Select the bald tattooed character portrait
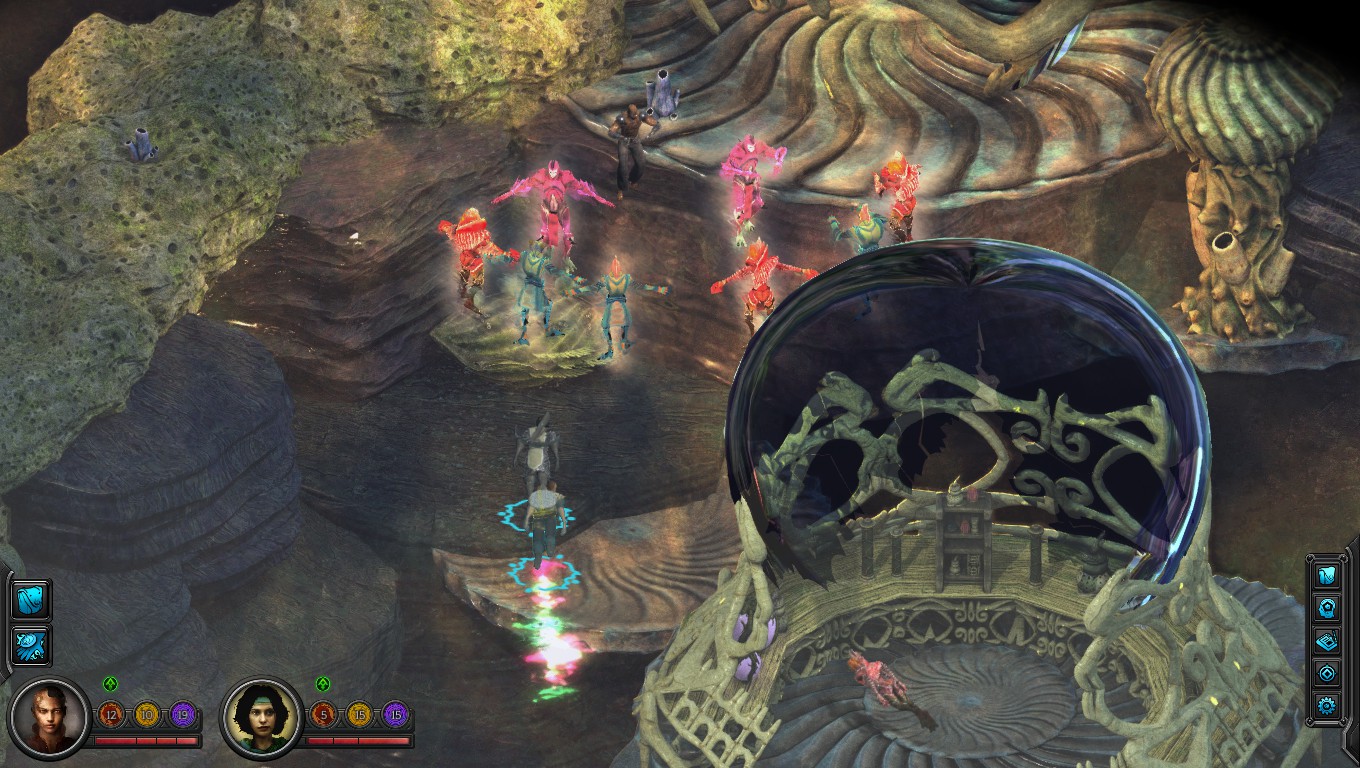The height and width of the screenshot is (768, 1360). pos(48,717)
